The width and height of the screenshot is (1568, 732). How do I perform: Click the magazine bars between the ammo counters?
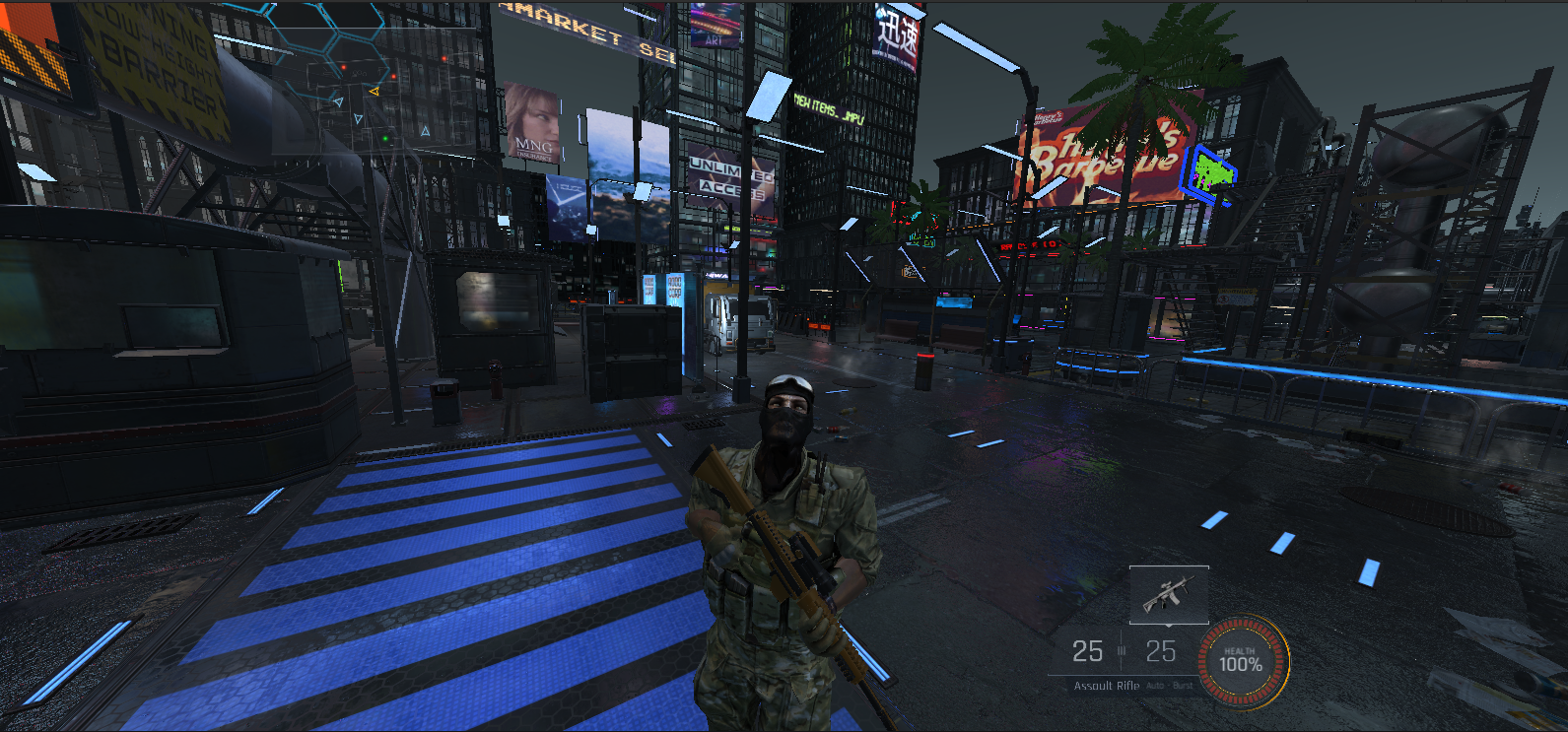pyautogui.click(x=1122, y=649)
